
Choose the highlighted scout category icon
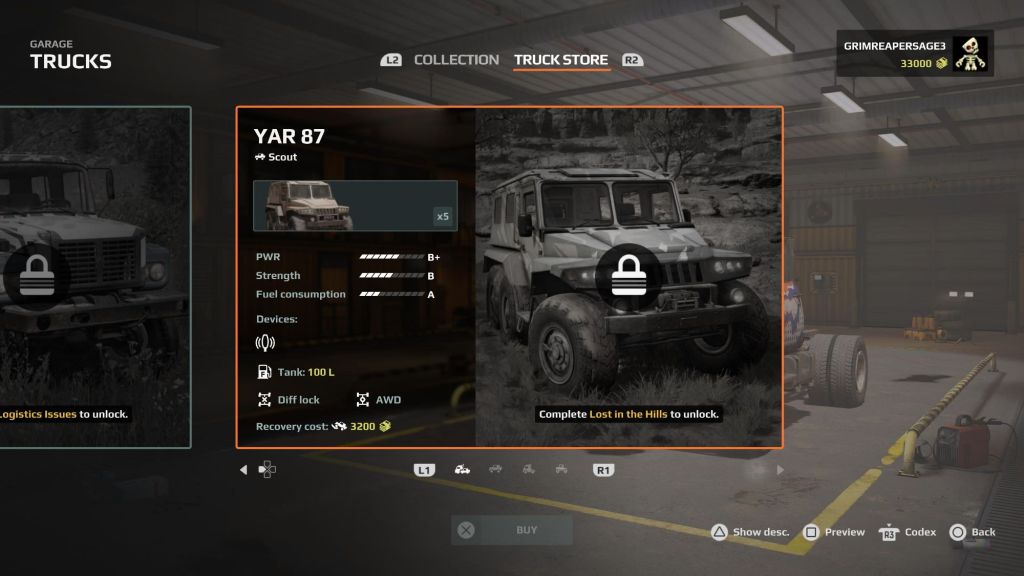click(x=462, y=469)
